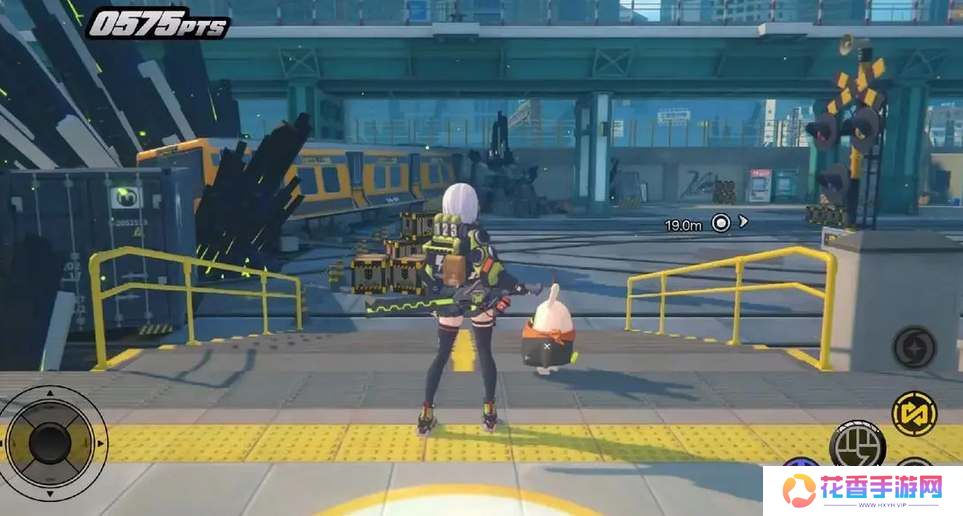Select the 19.0m objective waypoint marker
Image resolution: width=963 pixels, height=516 pixels.
pyautogui.click(x=720, y=223)
